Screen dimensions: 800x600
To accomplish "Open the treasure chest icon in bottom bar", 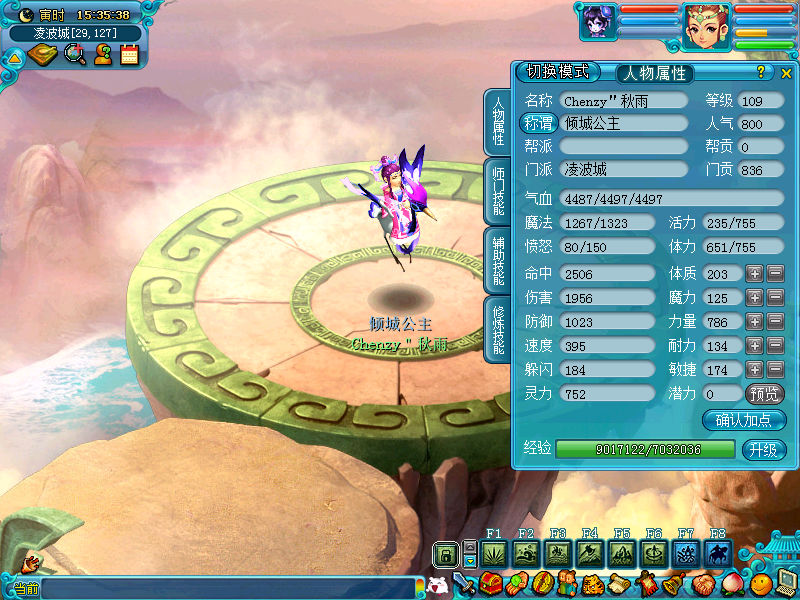I will (x=490, y=583).
